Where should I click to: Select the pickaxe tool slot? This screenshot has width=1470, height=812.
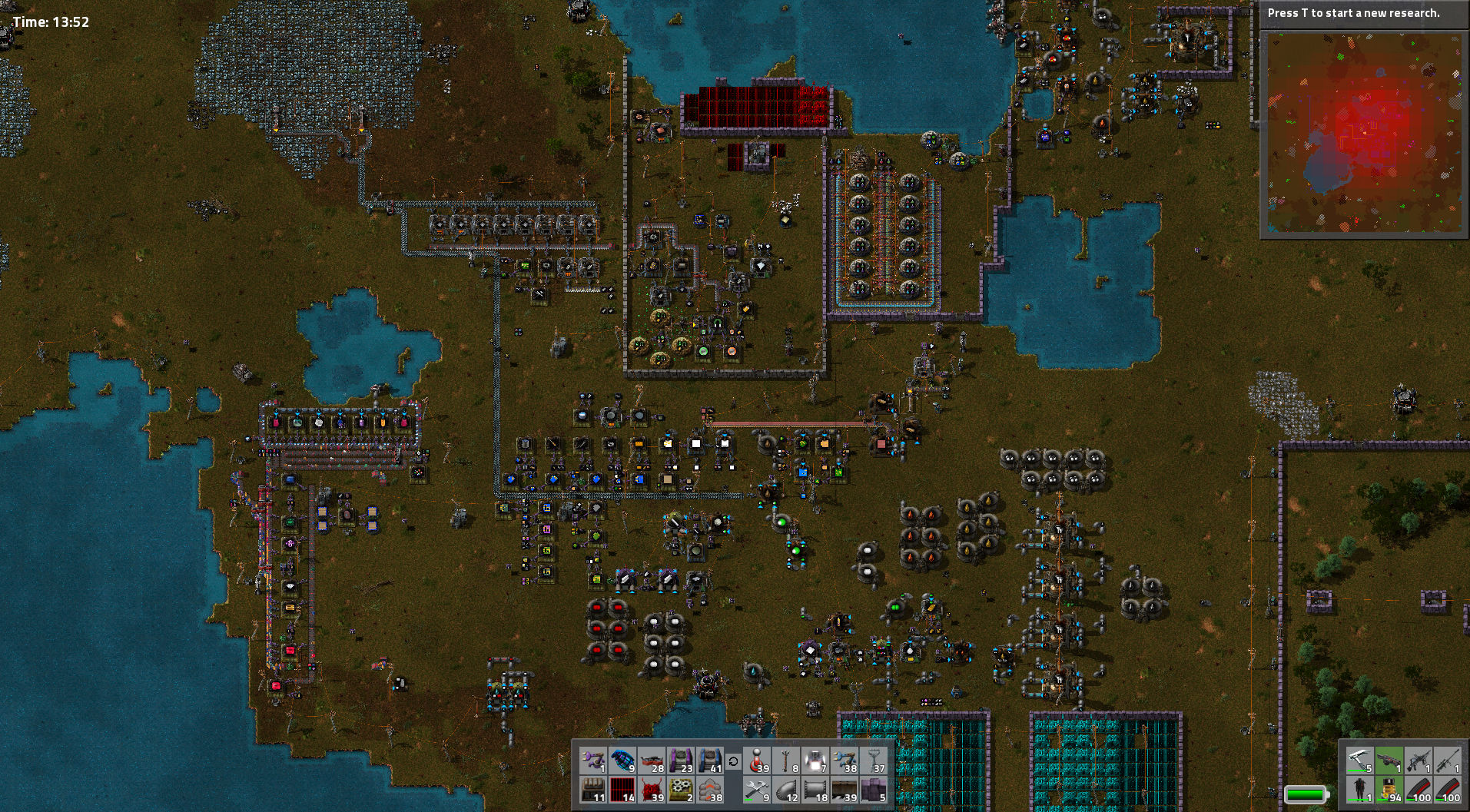coord(1359,761)
